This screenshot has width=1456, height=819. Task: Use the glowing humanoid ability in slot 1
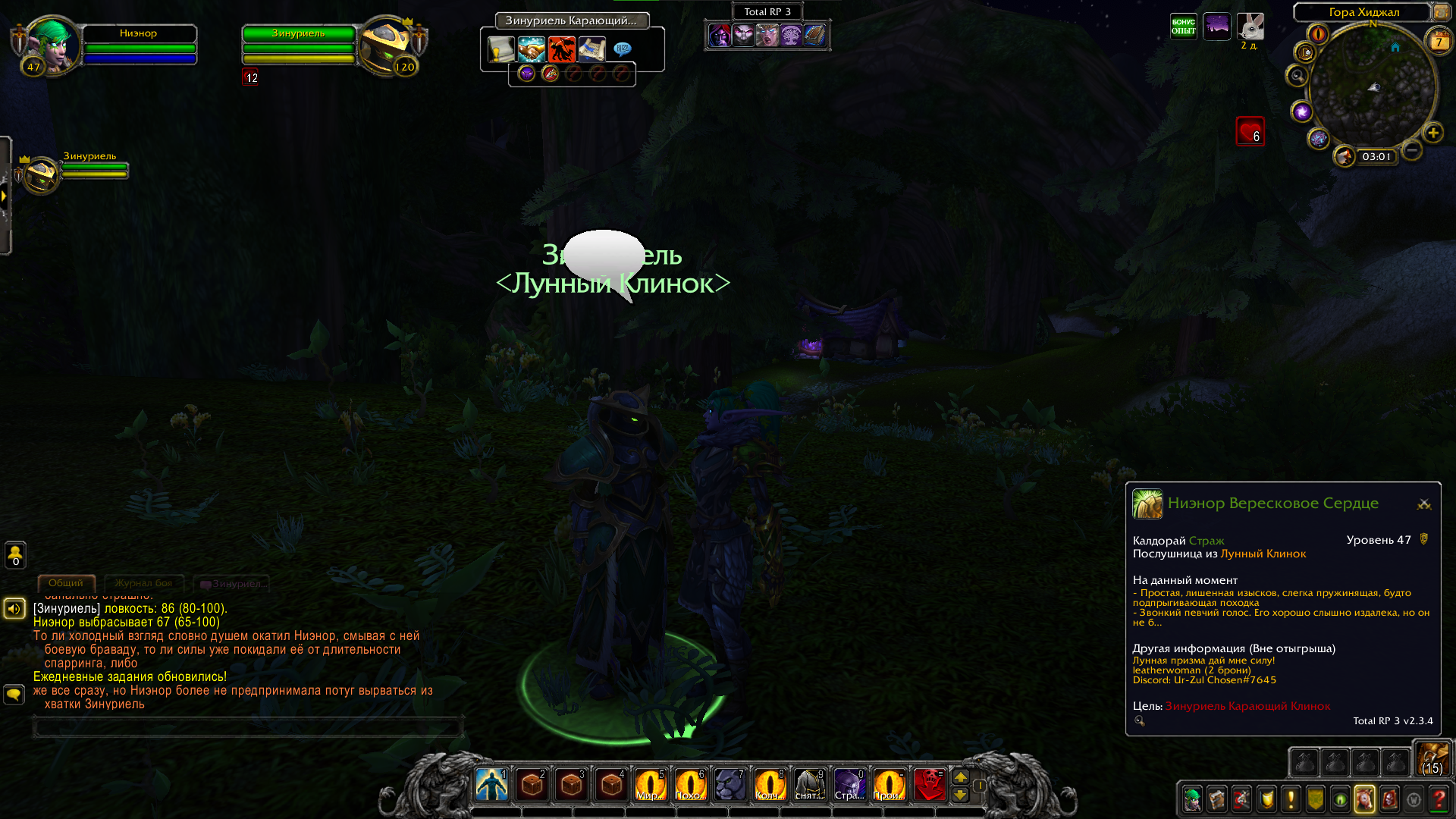[491, 785]
